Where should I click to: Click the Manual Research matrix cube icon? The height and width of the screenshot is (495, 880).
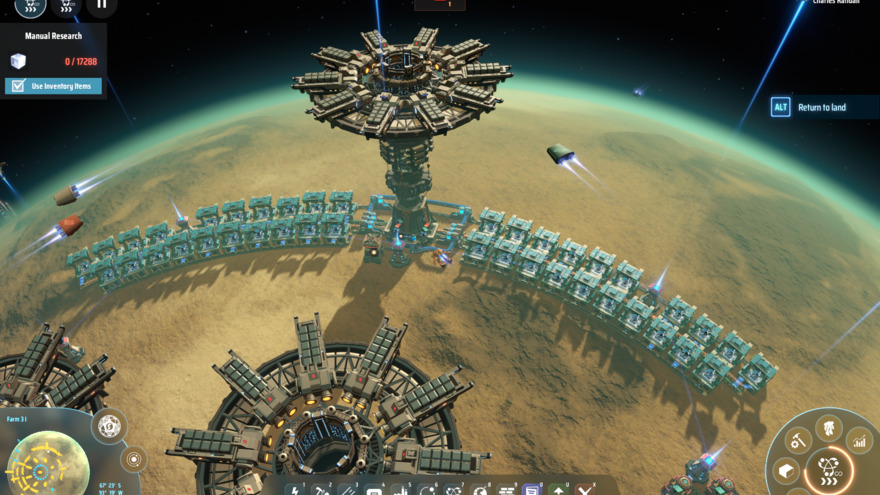[18, 61]
